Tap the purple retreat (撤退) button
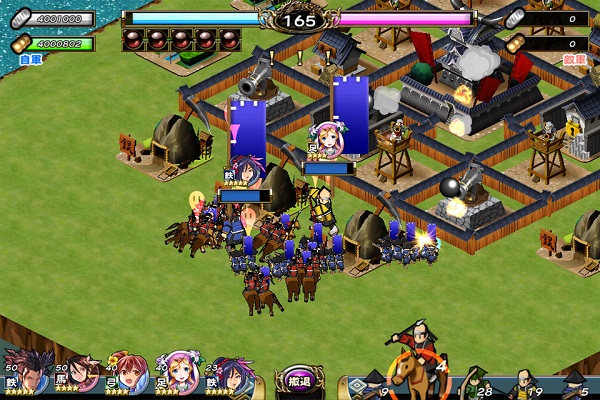 point(297,383)
